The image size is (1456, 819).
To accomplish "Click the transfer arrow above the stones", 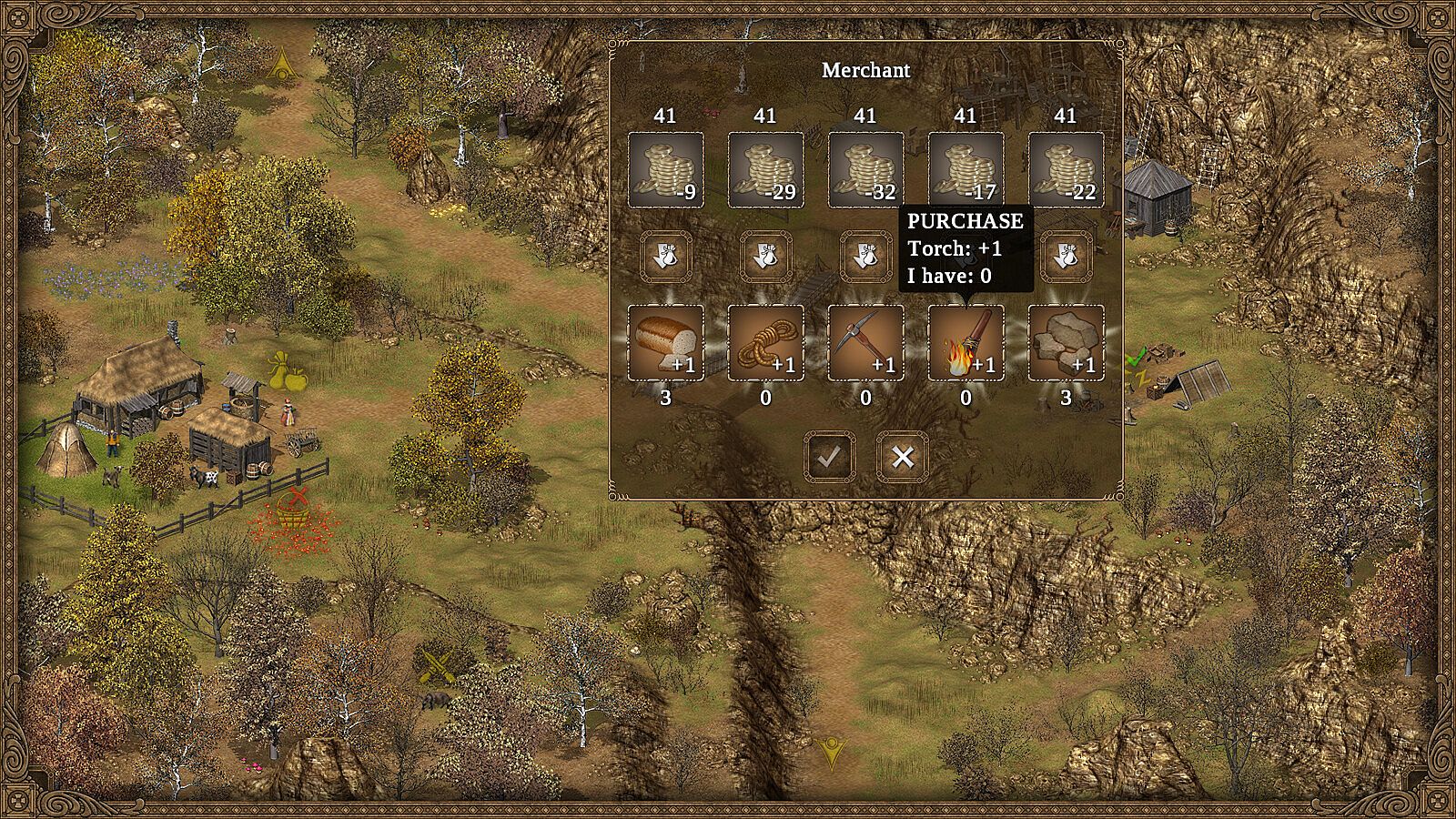I will tap(1066, 257).
